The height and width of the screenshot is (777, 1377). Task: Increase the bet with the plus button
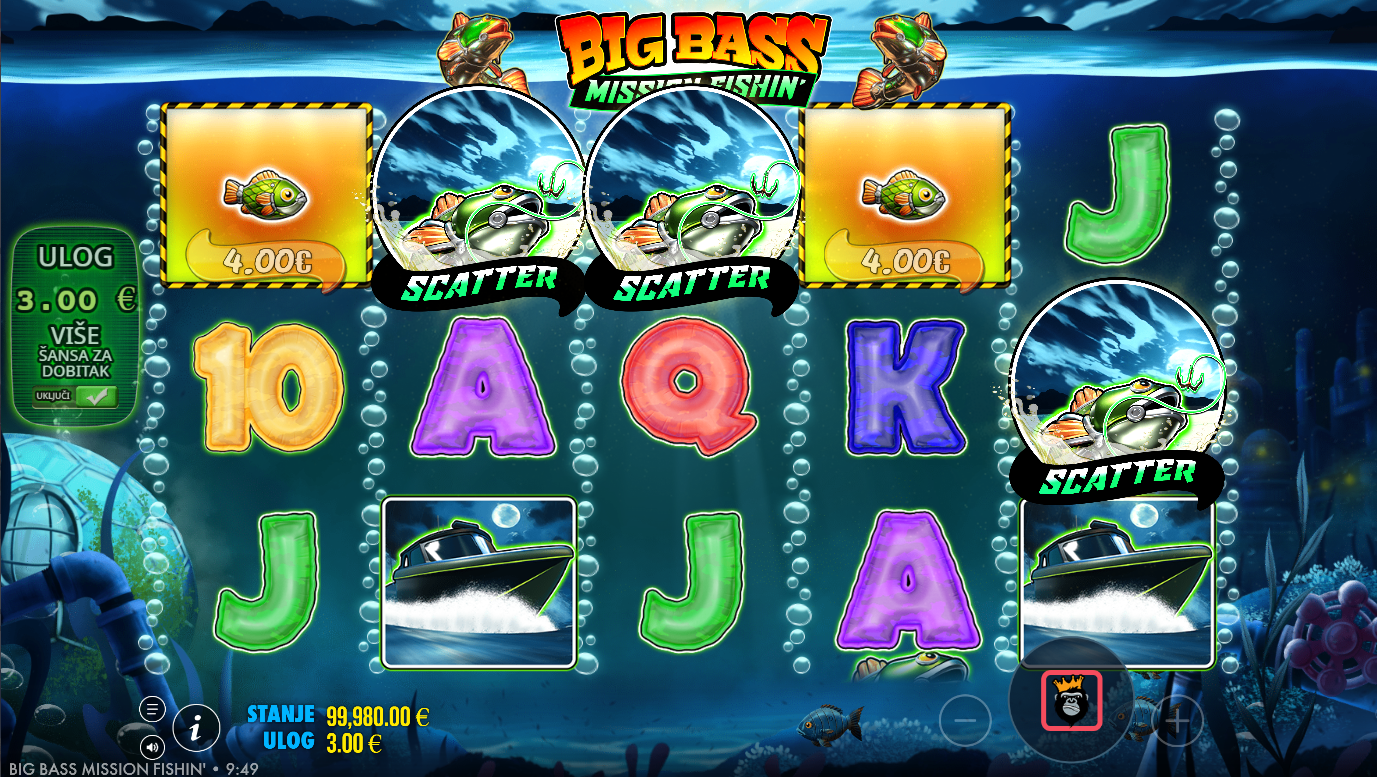[x=1178, y=720]
